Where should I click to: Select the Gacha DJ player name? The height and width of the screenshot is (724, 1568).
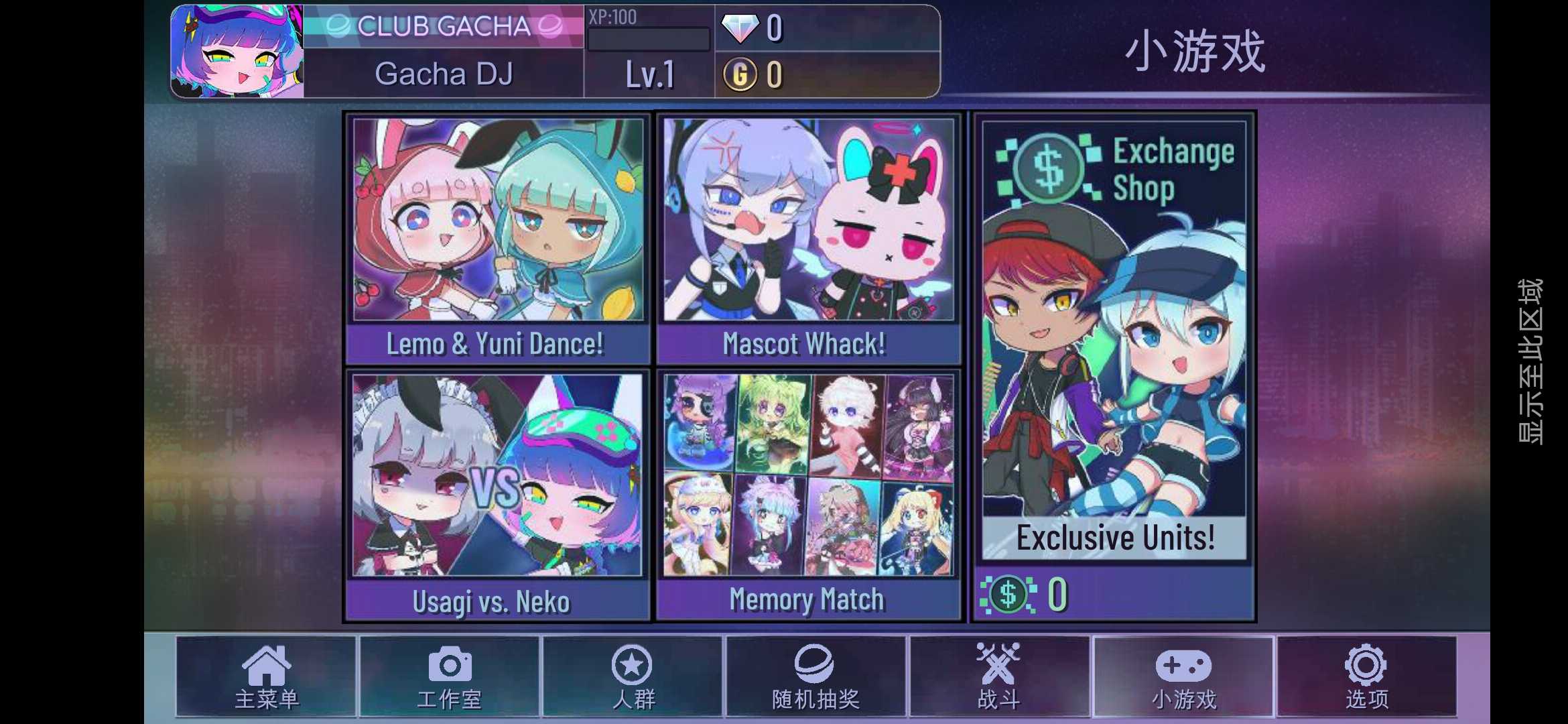(444, 74)
